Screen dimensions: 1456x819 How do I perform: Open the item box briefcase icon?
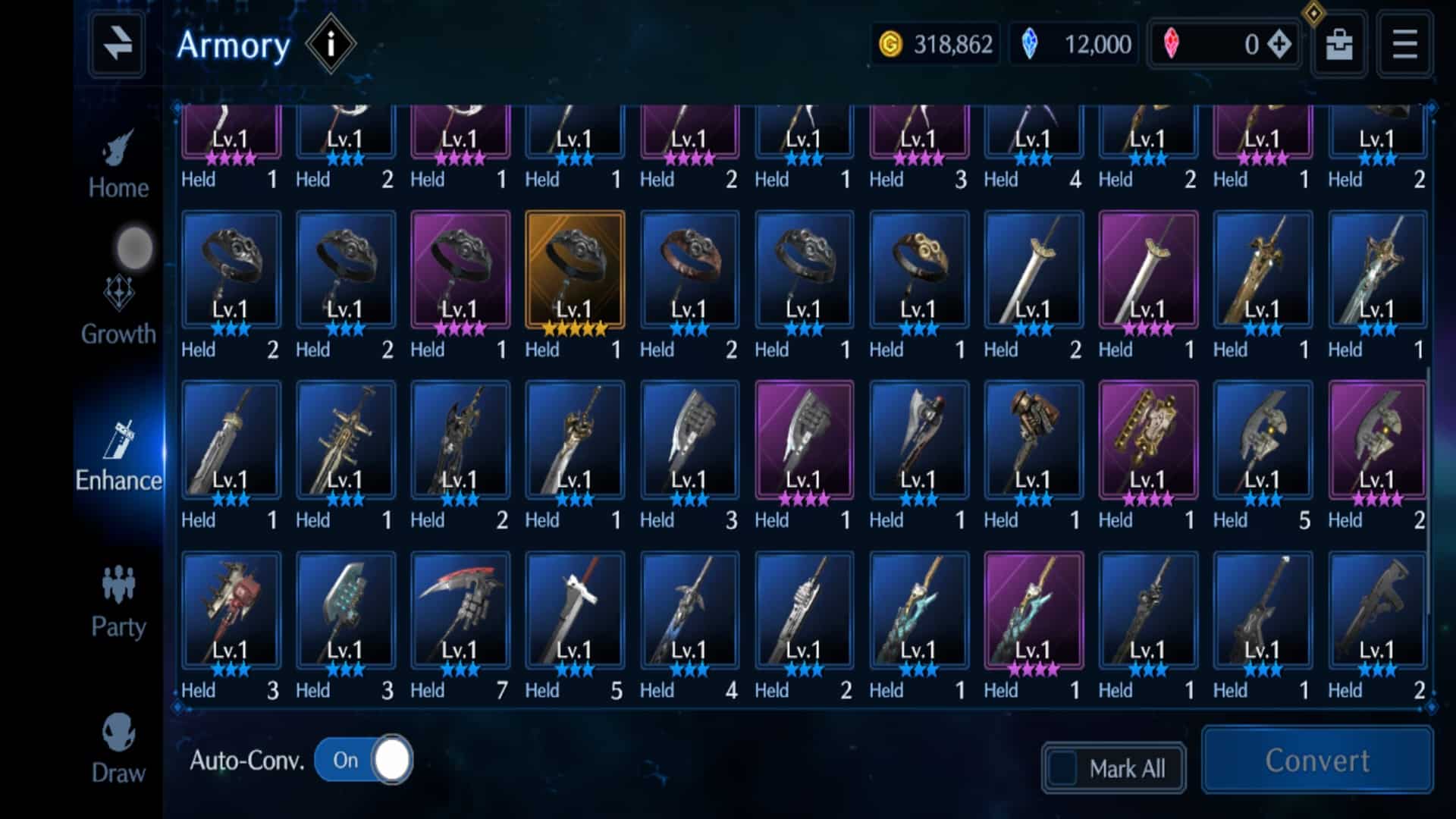click(x=1338, y=43)
